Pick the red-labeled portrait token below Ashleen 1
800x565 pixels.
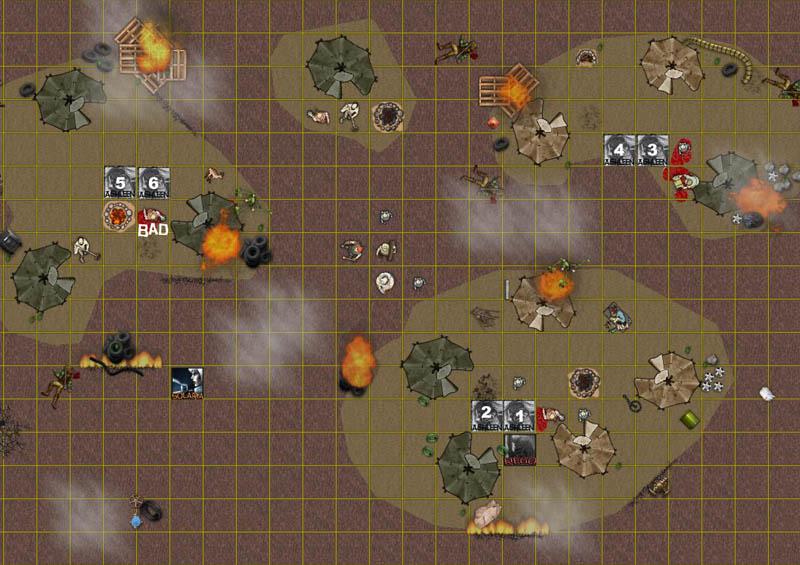[x=519, y=449]
